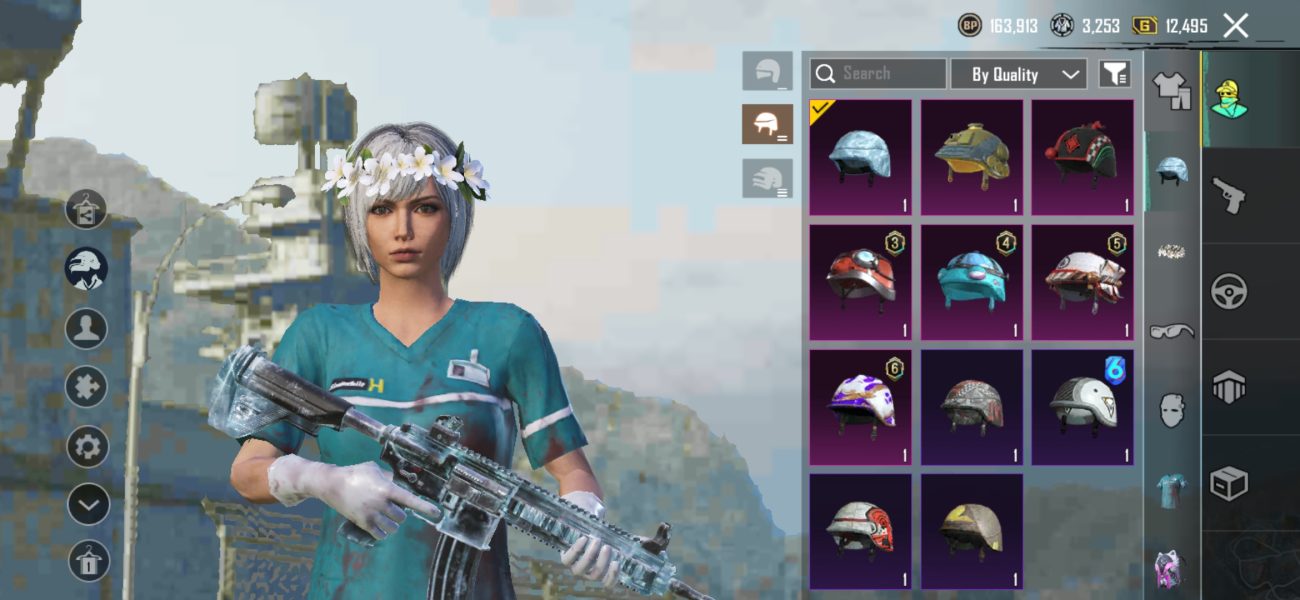Choose the white helmet with black triangle
The height and width of the screenshot is (600, 1300).
point(1082,407)
